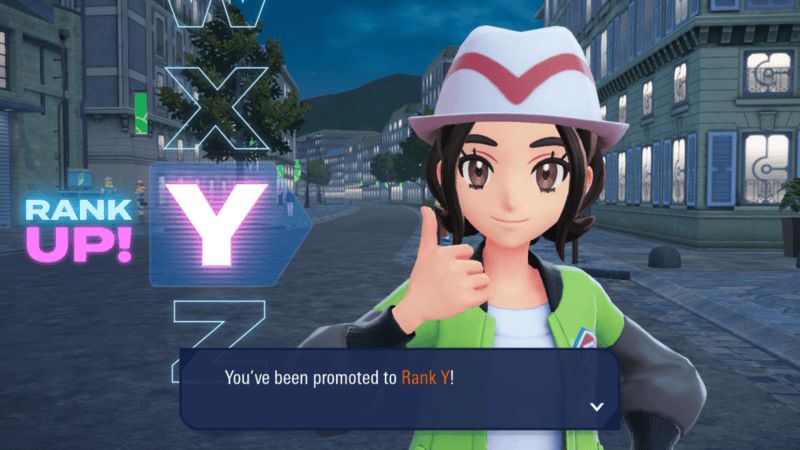Advance dialogue with the down-arrow indicator

[x=597, y=406]
